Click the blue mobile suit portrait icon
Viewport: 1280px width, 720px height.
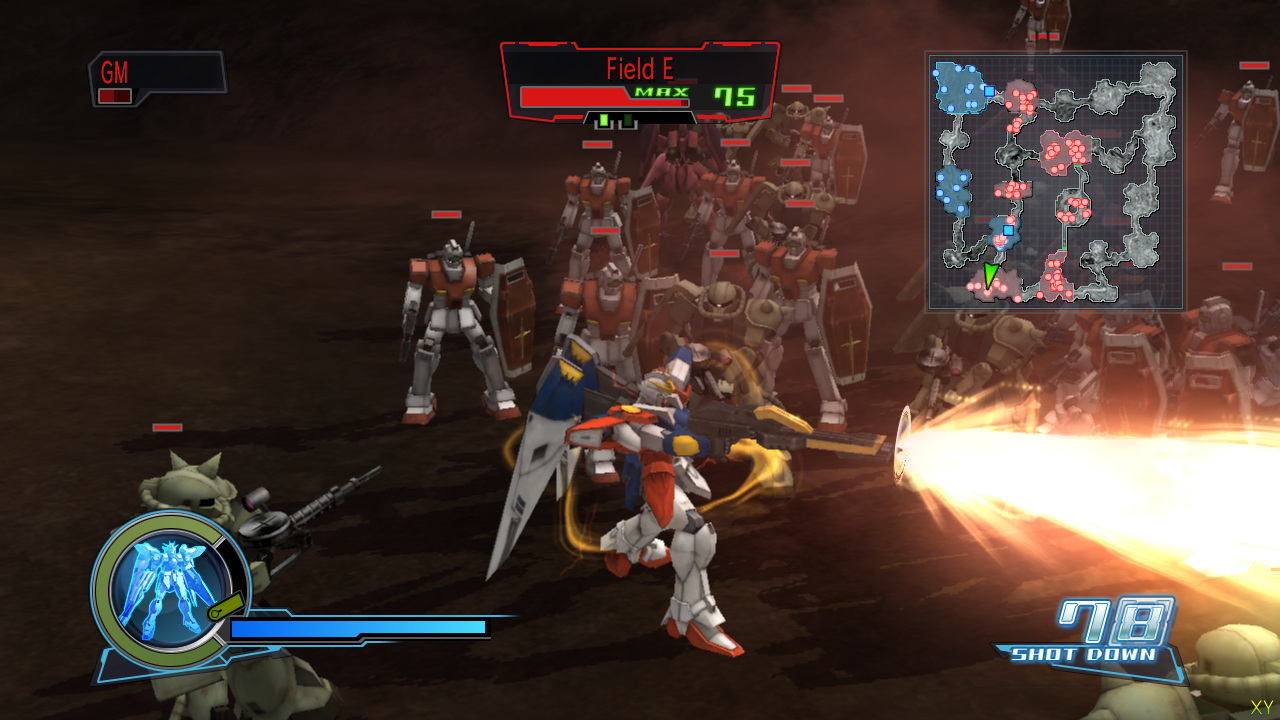pyautogui.click(x=160, y=584)
